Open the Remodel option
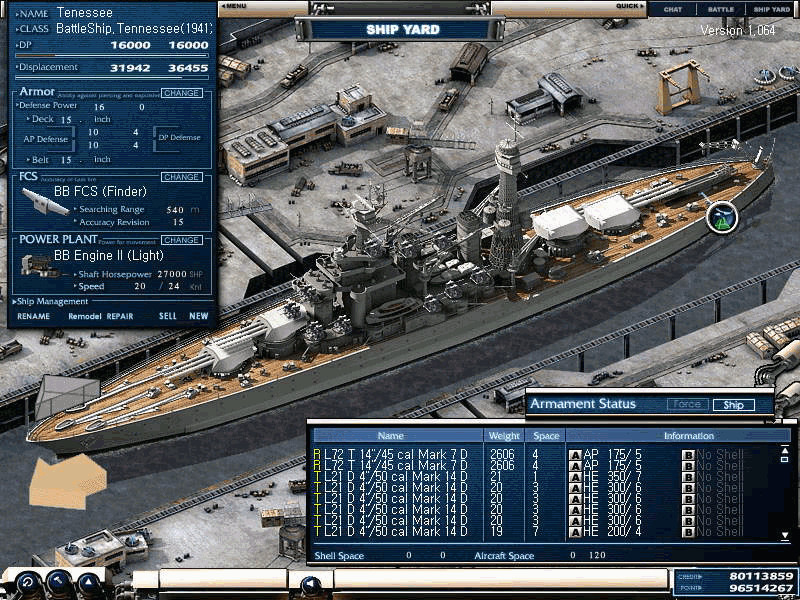 pyautogui.click(x=85, y=316)
